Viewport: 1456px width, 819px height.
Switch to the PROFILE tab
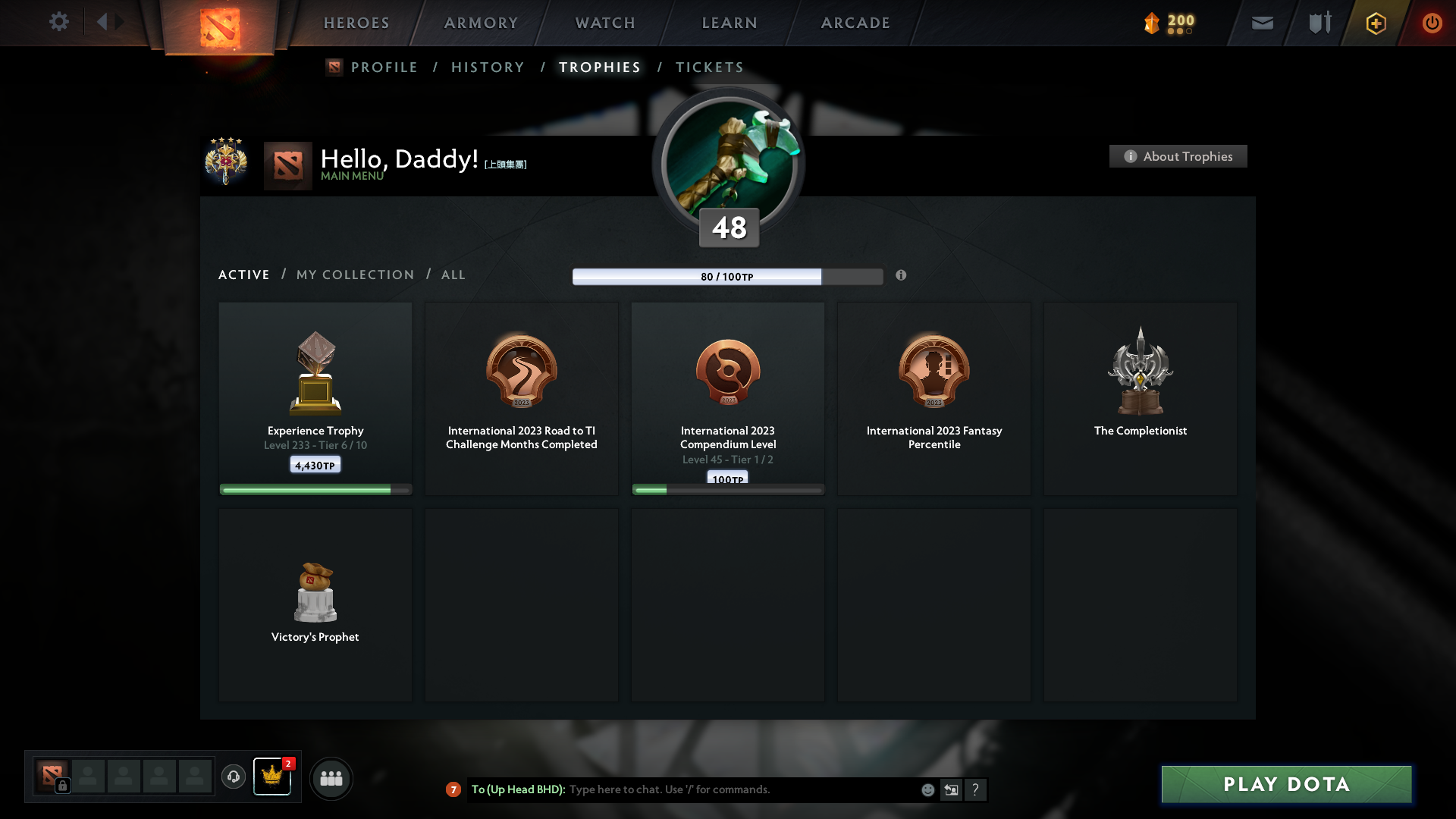[384, 67]
